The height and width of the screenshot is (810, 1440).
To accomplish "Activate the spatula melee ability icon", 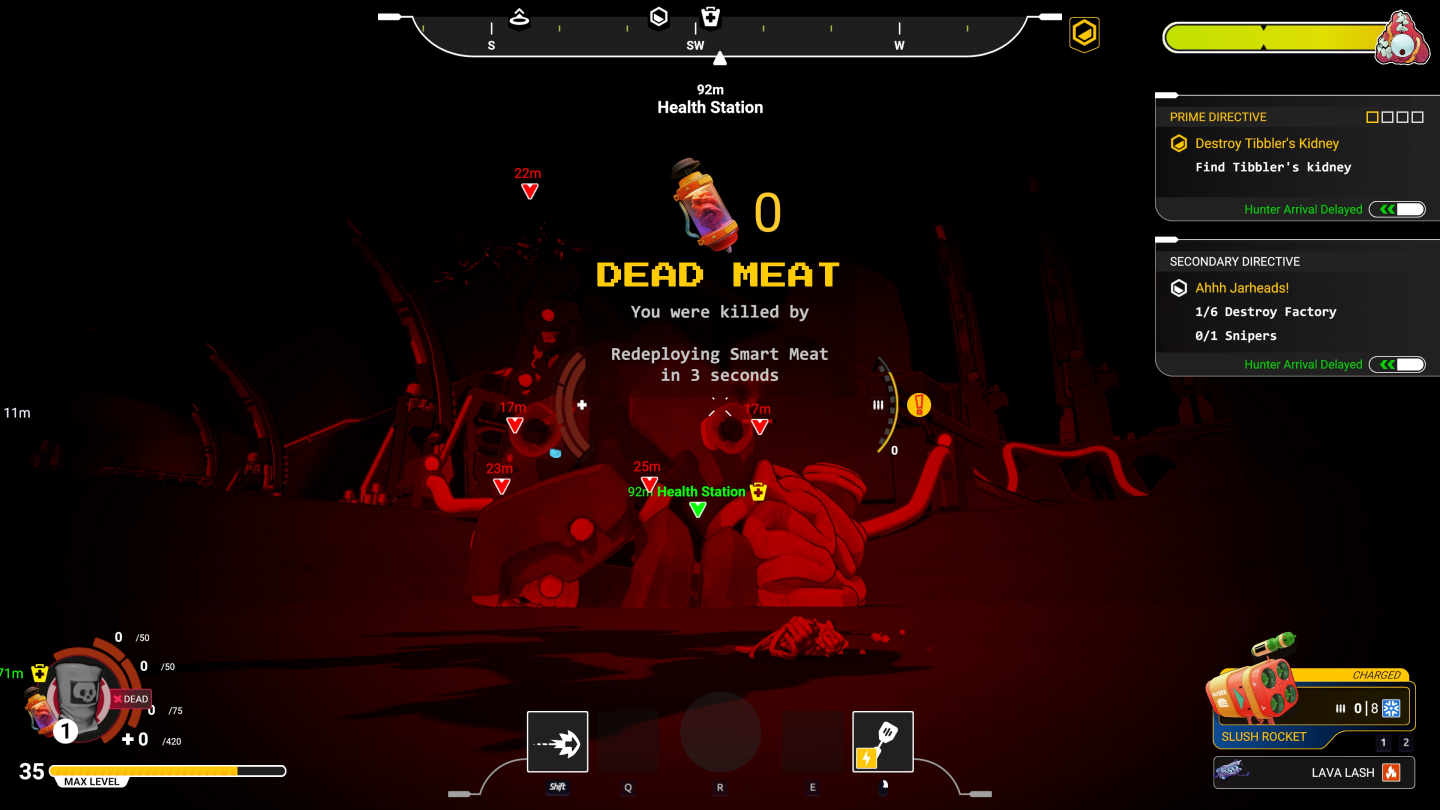I will pos(882,741).
